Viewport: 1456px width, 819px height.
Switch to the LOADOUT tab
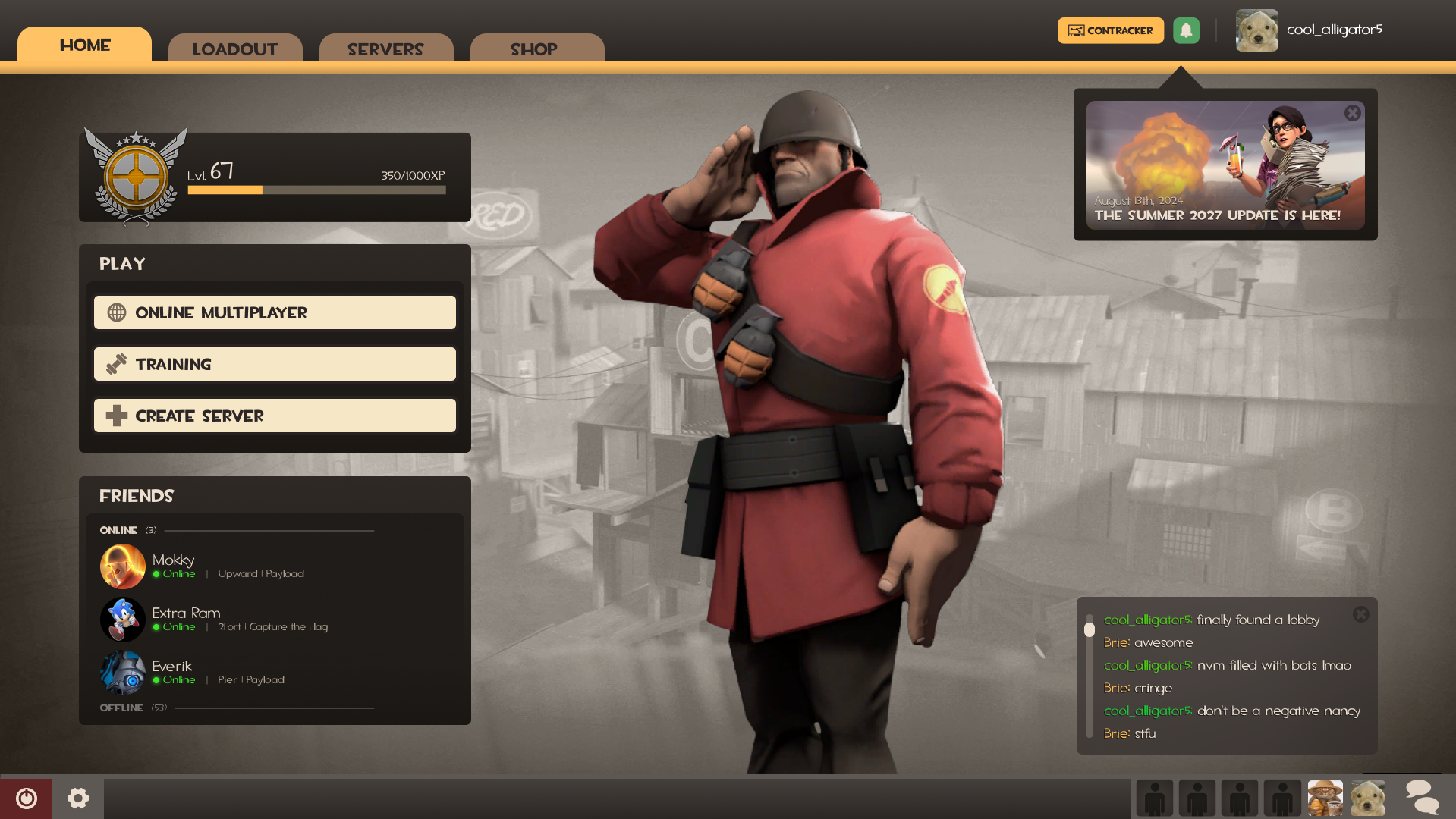(235, 49)
